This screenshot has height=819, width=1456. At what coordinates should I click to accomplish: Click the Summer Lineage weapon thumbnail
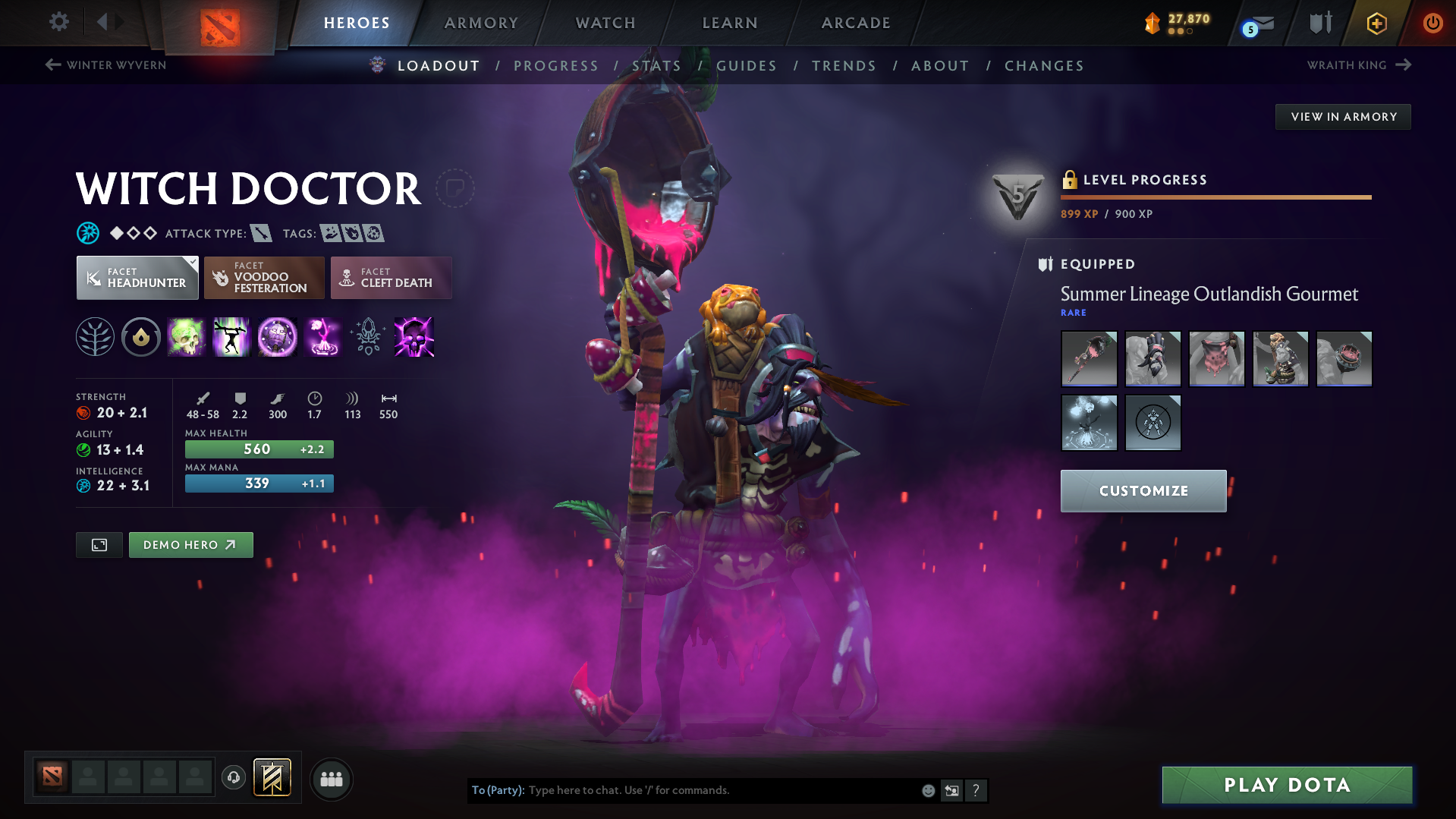pos(1089,358)
